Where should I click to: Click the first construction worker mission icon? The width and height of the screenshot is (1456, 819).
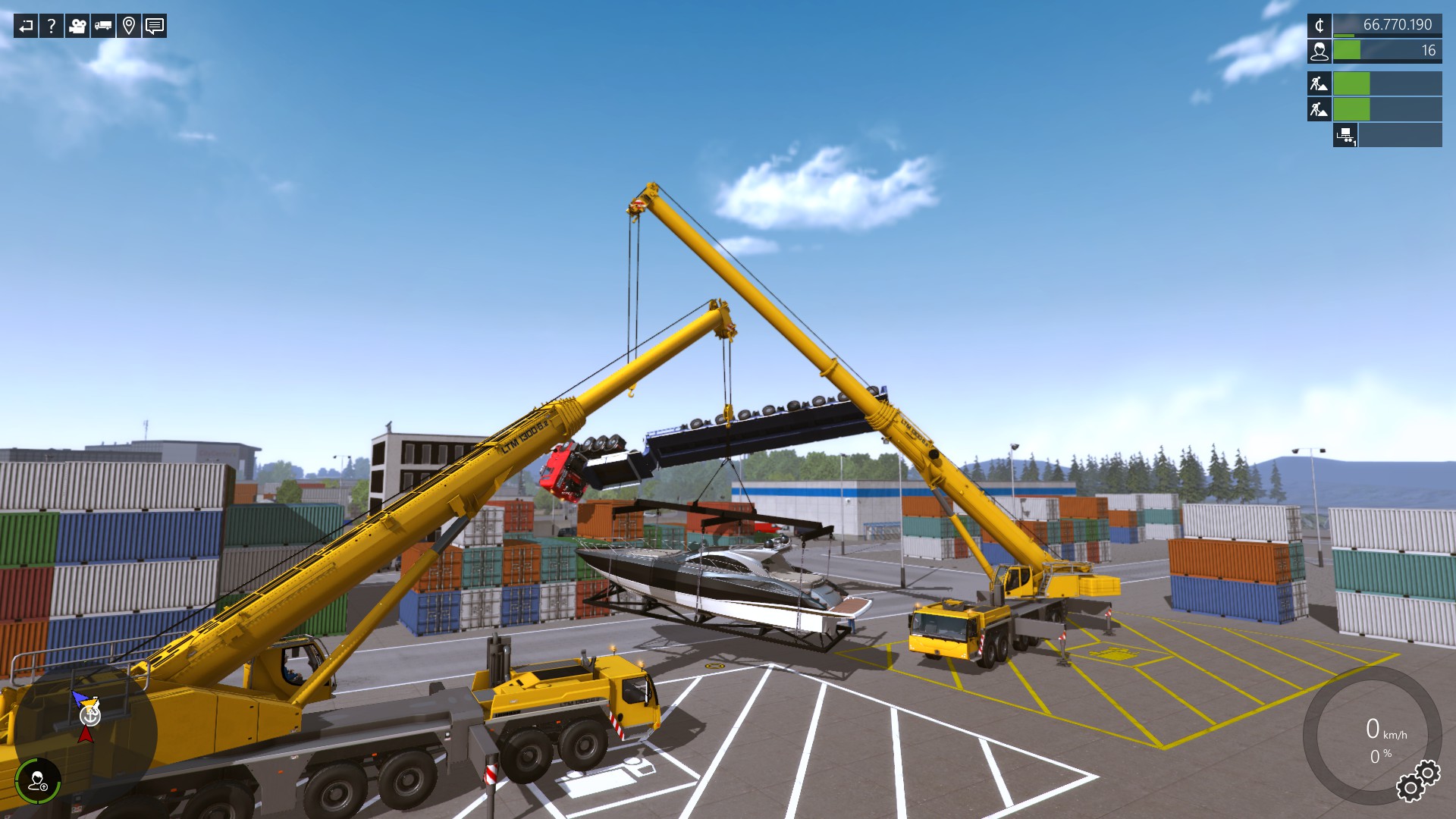point(1318,83)
